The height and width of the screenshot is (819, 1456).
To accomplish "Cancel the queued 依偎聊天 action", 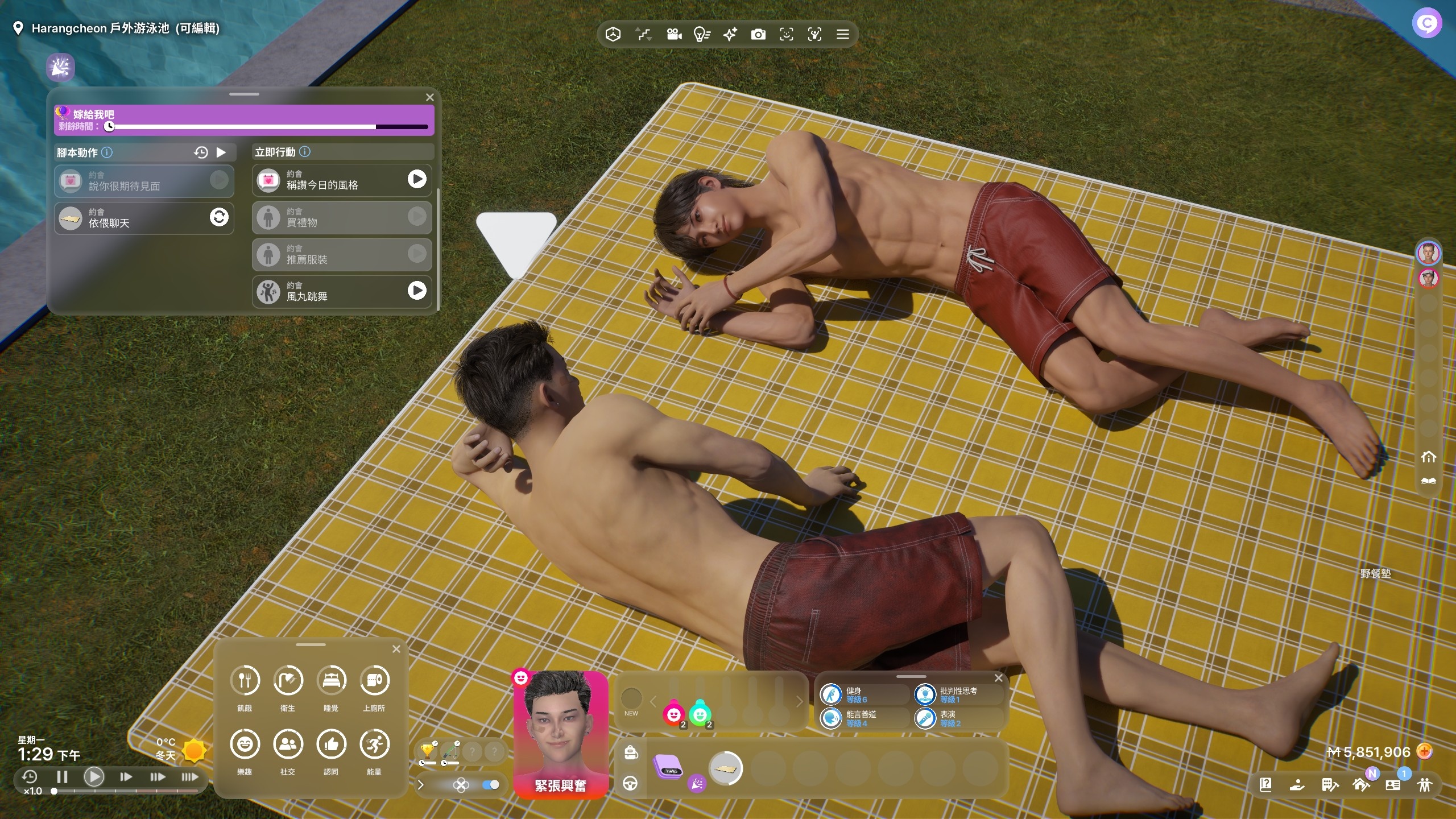I will (219, 217).
